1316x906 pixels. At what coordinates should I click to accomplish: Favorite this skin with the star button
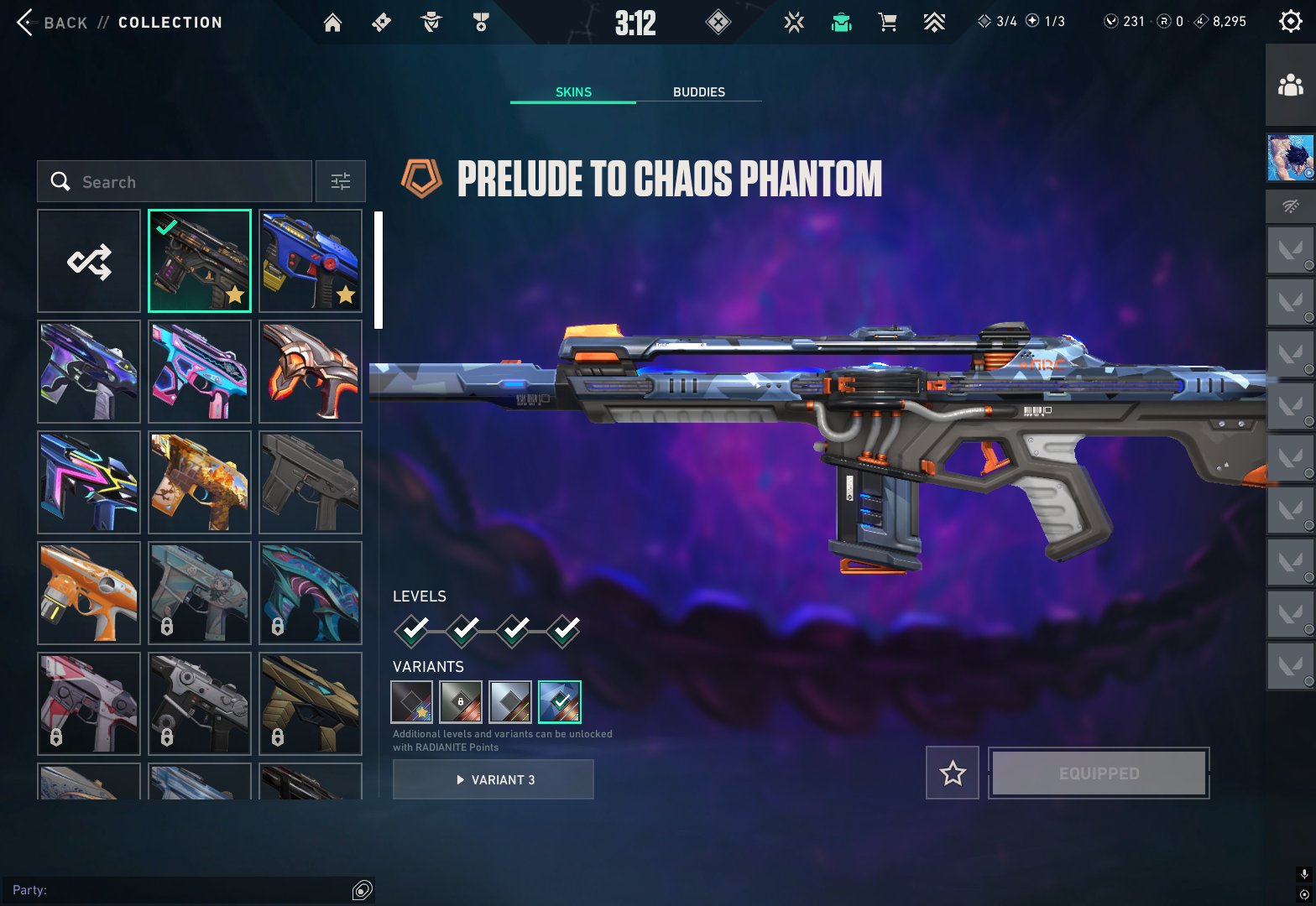pos(952,773)
